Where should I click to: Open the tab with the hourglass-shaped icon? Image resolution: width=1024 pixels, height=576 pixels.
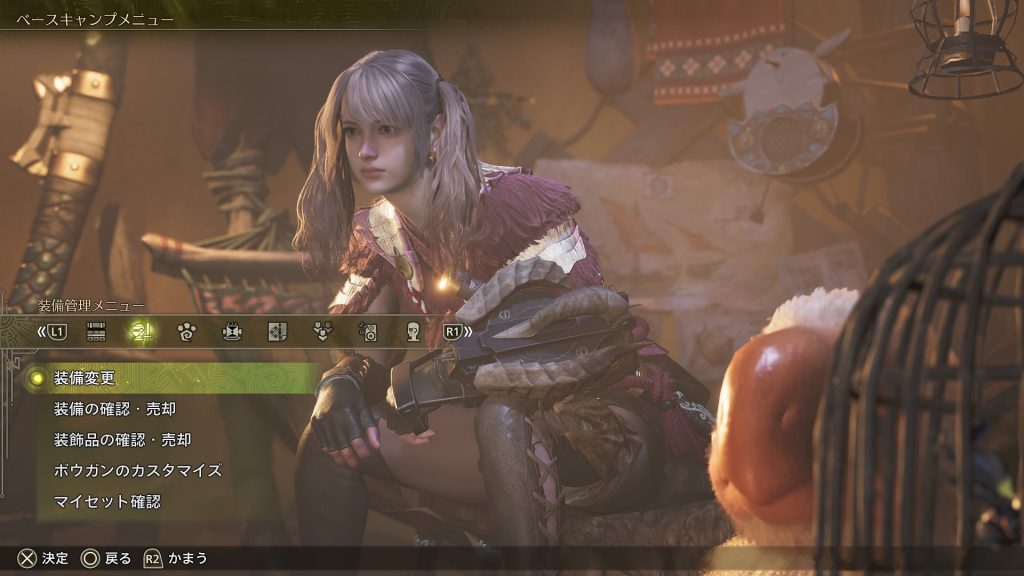click(x=232, y=332)
